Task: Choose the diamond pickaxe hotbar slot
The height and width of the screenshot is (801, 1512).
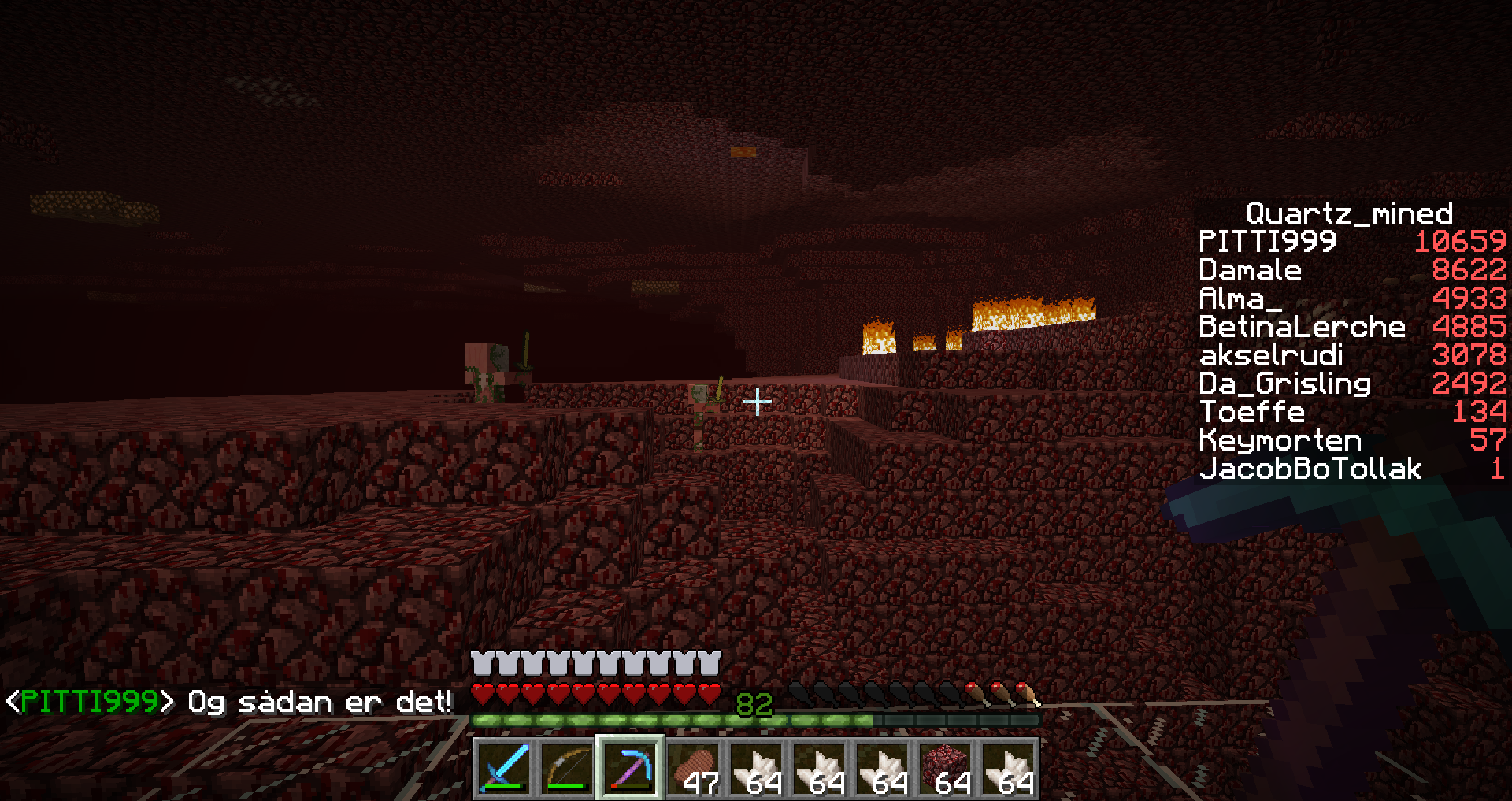Action: pos(630,768)
